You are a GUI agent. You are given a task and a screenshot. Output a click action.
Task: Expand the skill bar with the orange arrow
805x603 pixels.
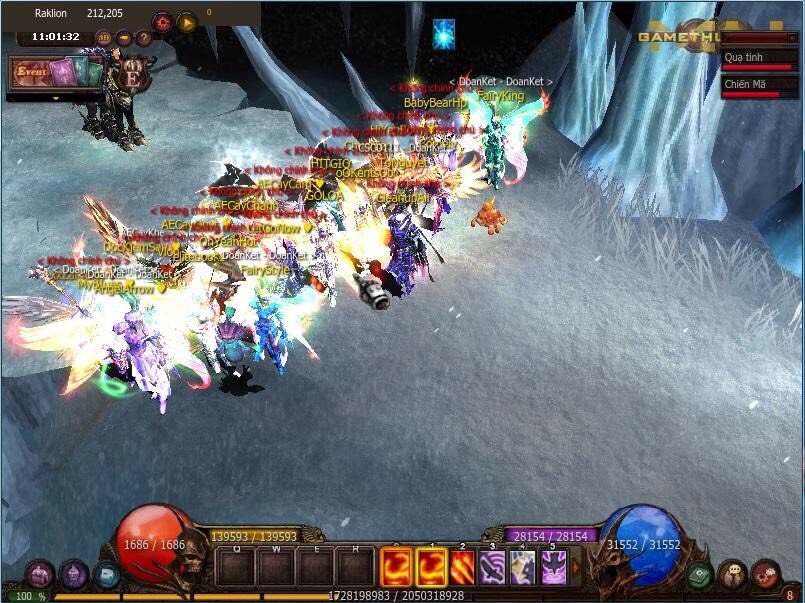[577, 567]
